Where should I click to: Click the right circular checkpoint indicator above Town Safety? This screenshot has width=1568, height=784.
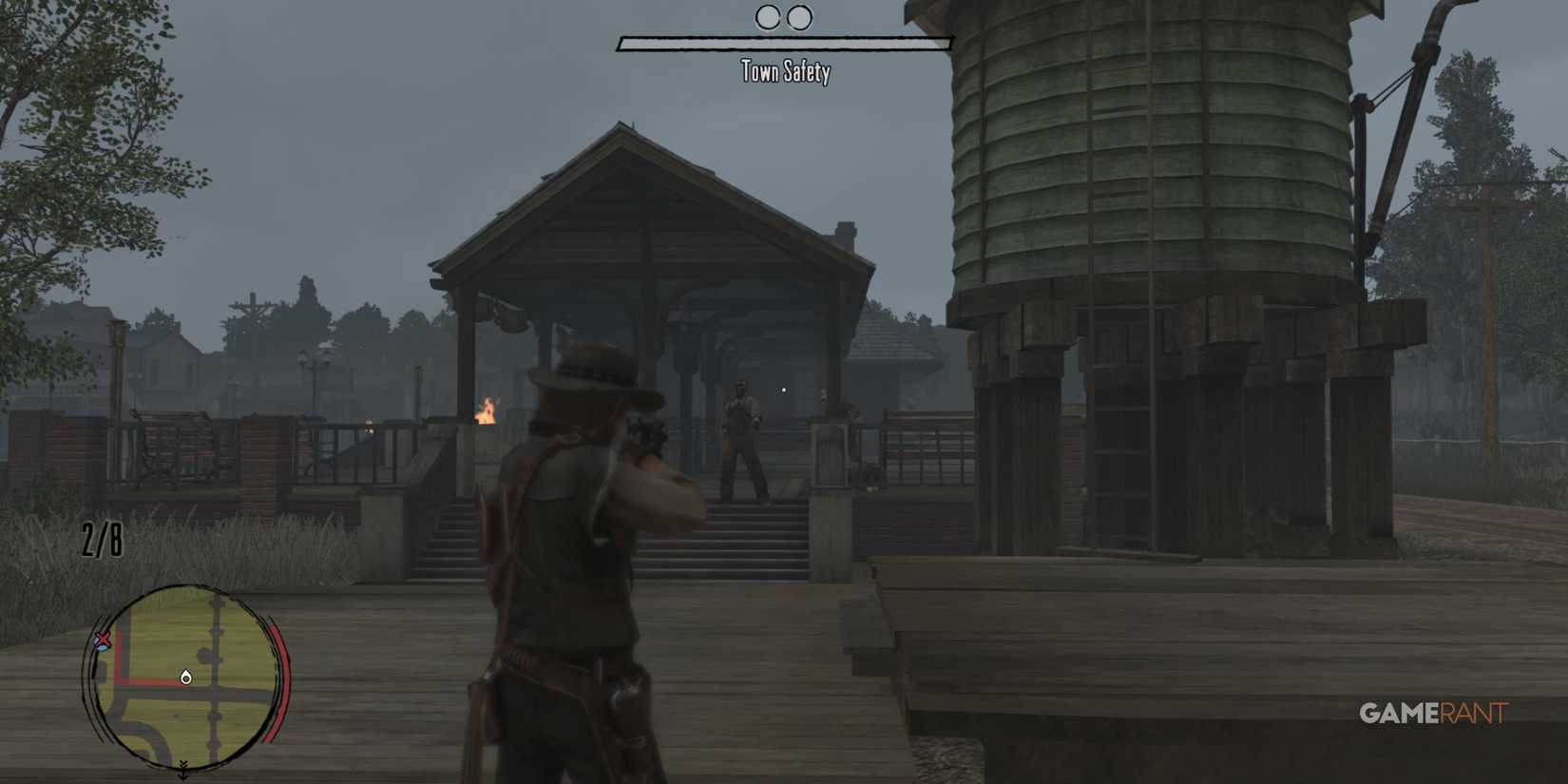(x=798, y=16)
